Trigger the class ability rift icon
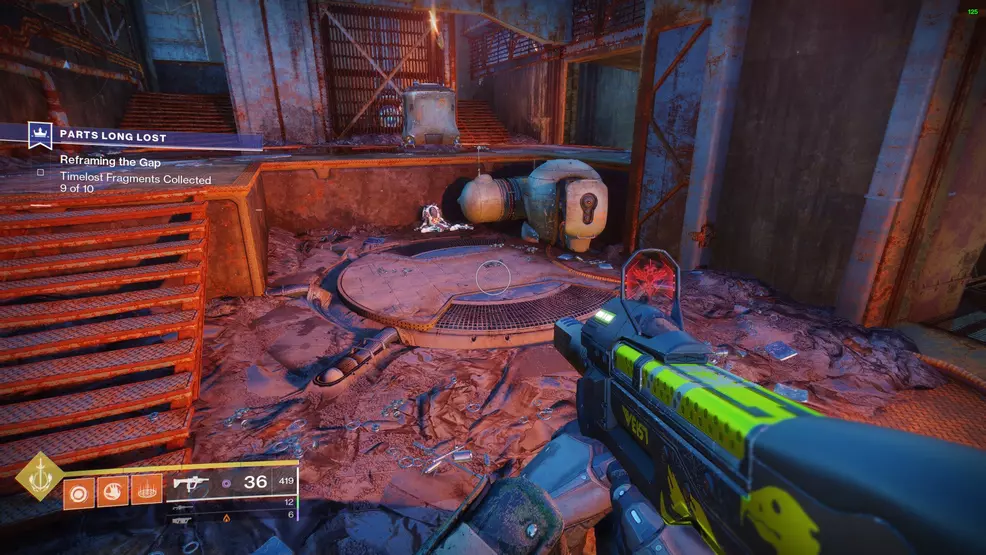Screen dimensions: 986x555 146,491
